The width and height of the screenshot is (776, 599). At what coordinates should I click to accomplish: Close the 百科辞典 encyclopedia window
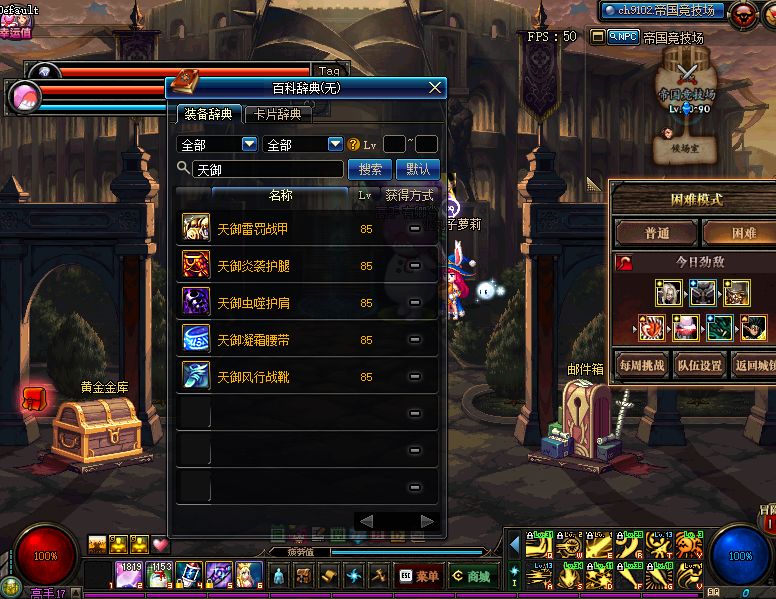click(435, 88)
